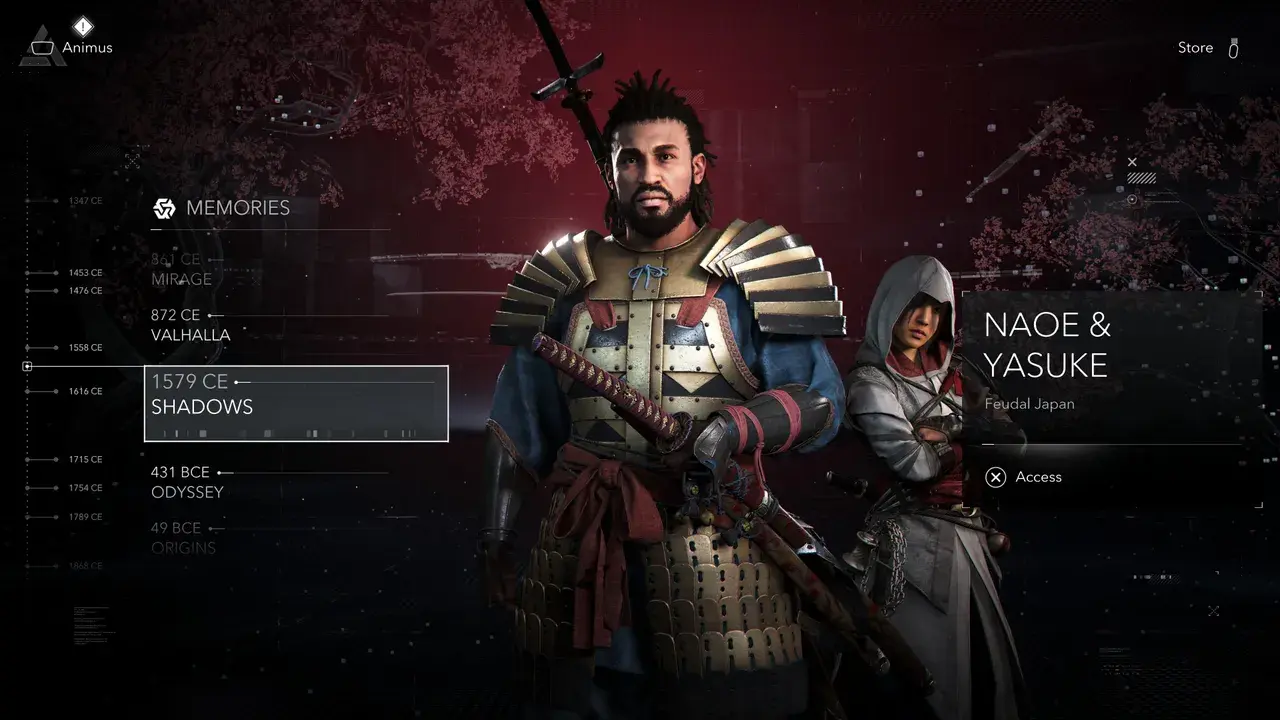
Task: Open the Store
Action: tap(1195, 47)
